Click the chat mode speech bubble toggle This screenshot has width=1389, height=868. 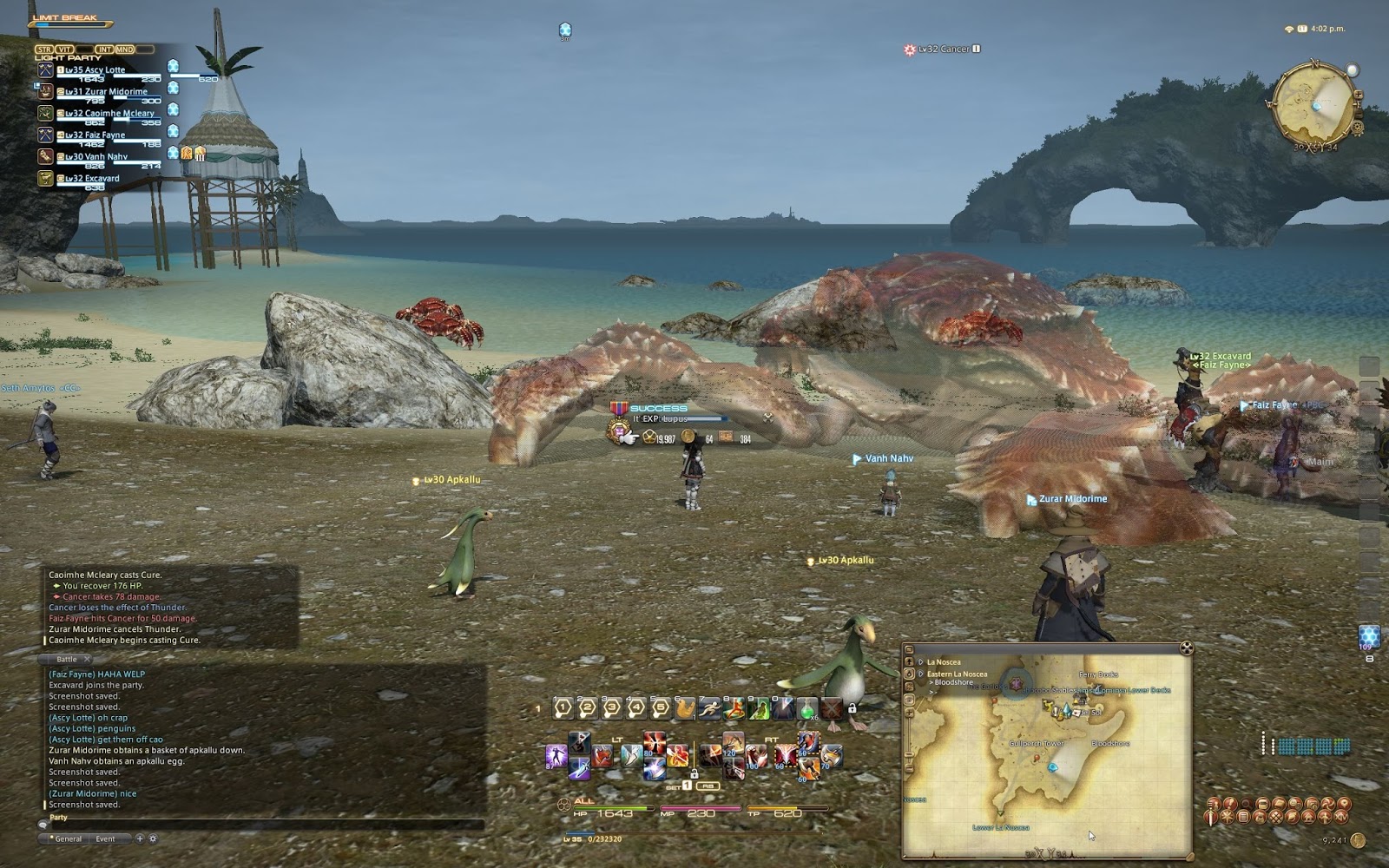coord(43,825)
